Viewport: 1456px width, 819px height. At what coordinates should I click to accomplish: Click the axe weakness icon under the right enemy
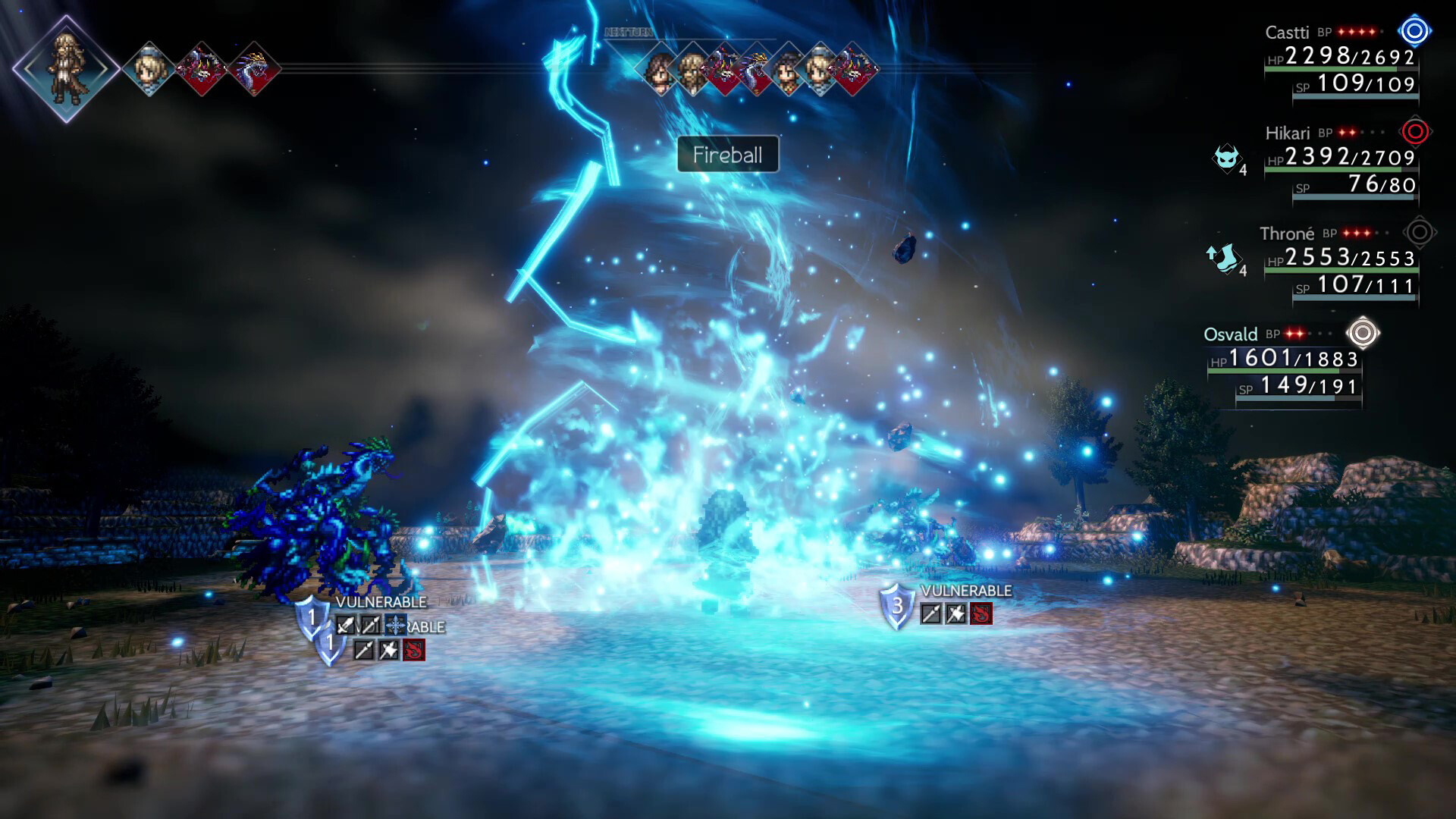[x=955, y=613]
